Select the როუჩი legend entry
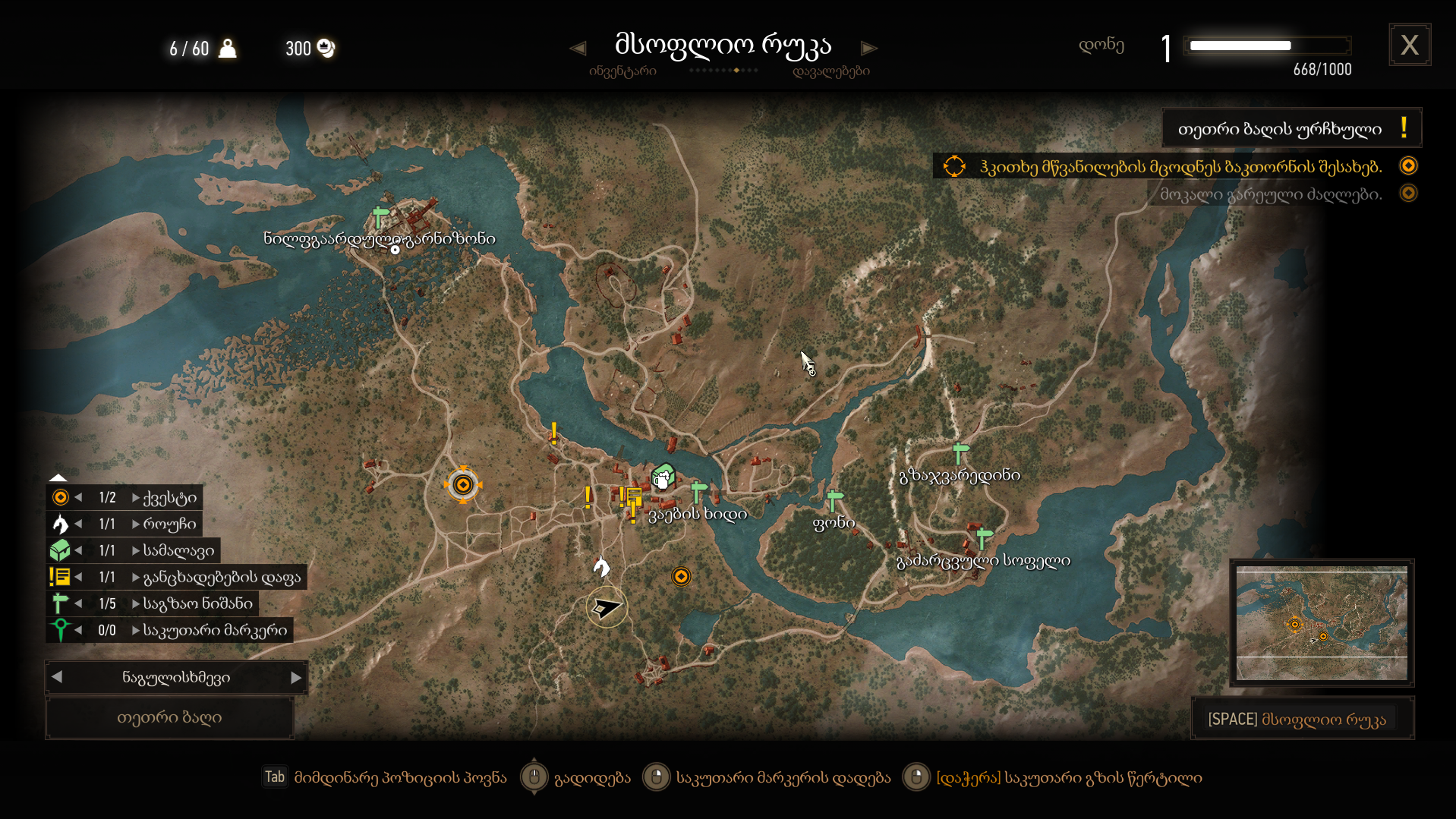 coord(169,524)
